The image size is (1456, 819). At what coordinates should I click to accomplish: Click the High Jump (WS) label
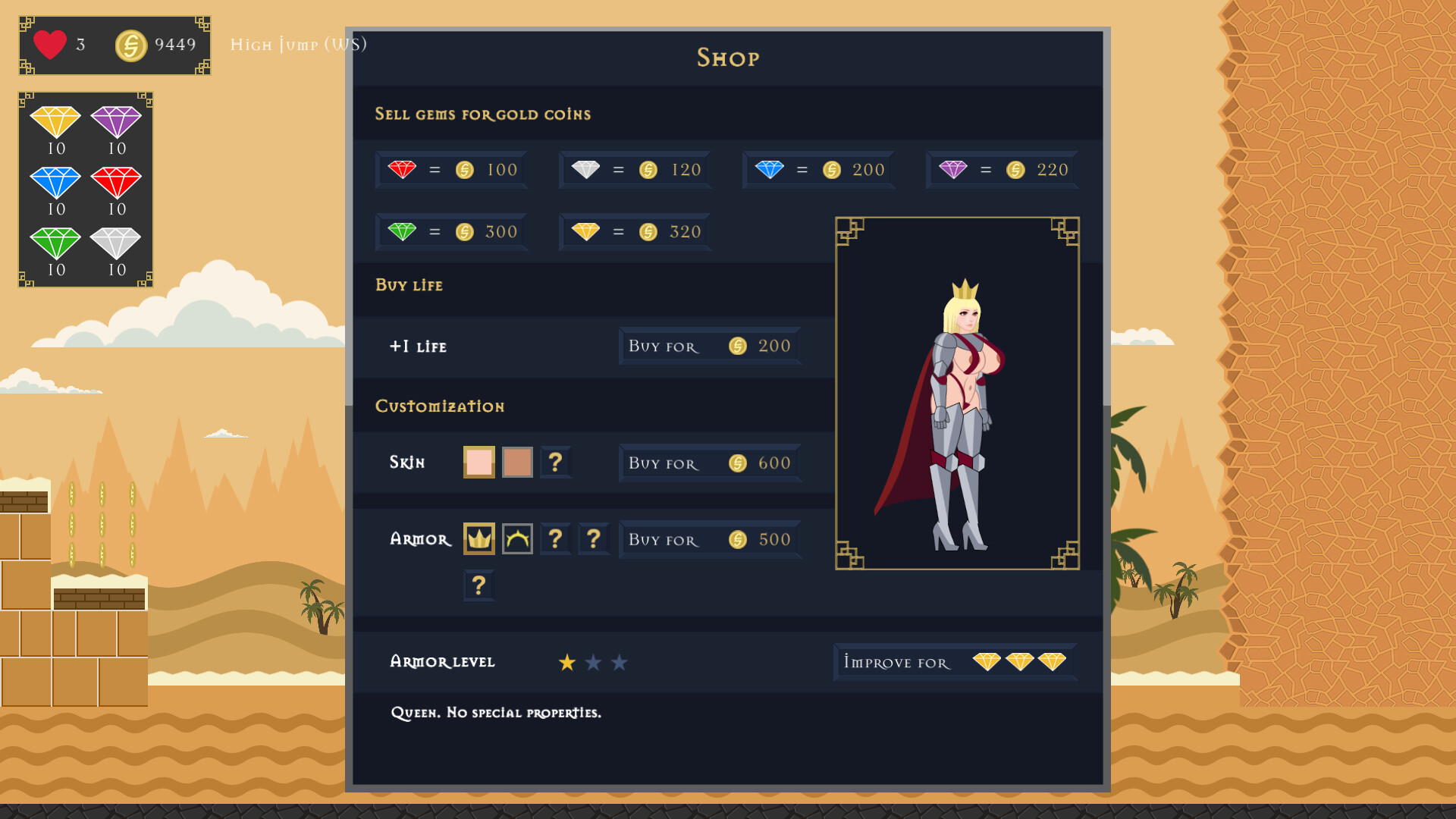tap(299, 45)
